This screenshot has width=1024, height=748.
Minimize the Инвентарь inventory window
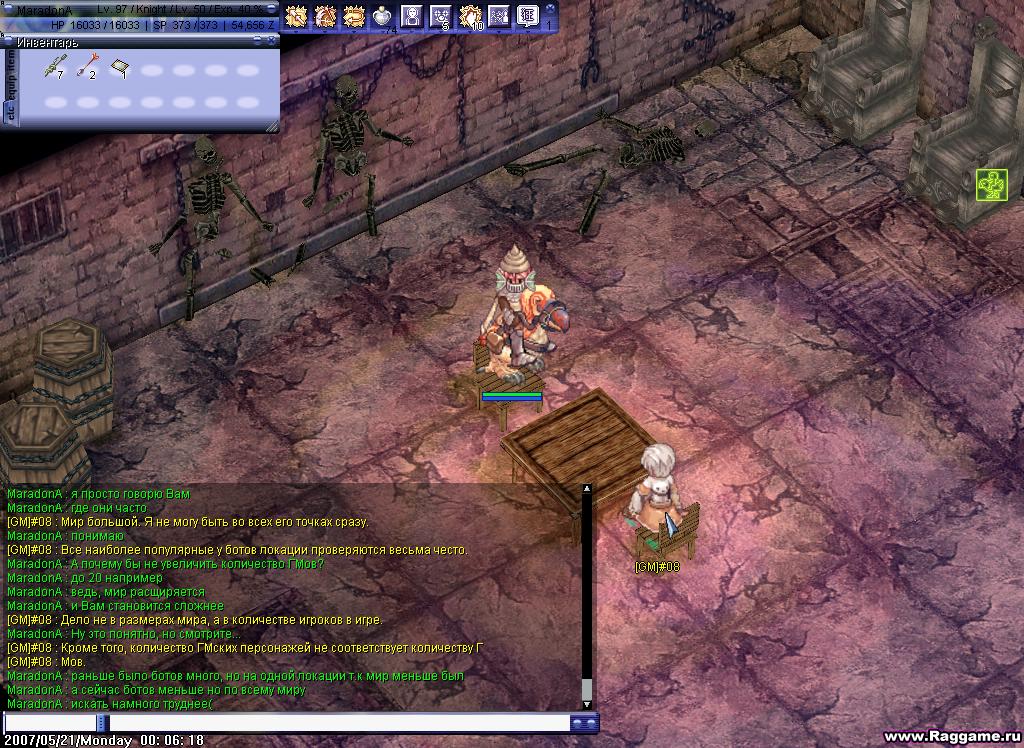point(257,41)
